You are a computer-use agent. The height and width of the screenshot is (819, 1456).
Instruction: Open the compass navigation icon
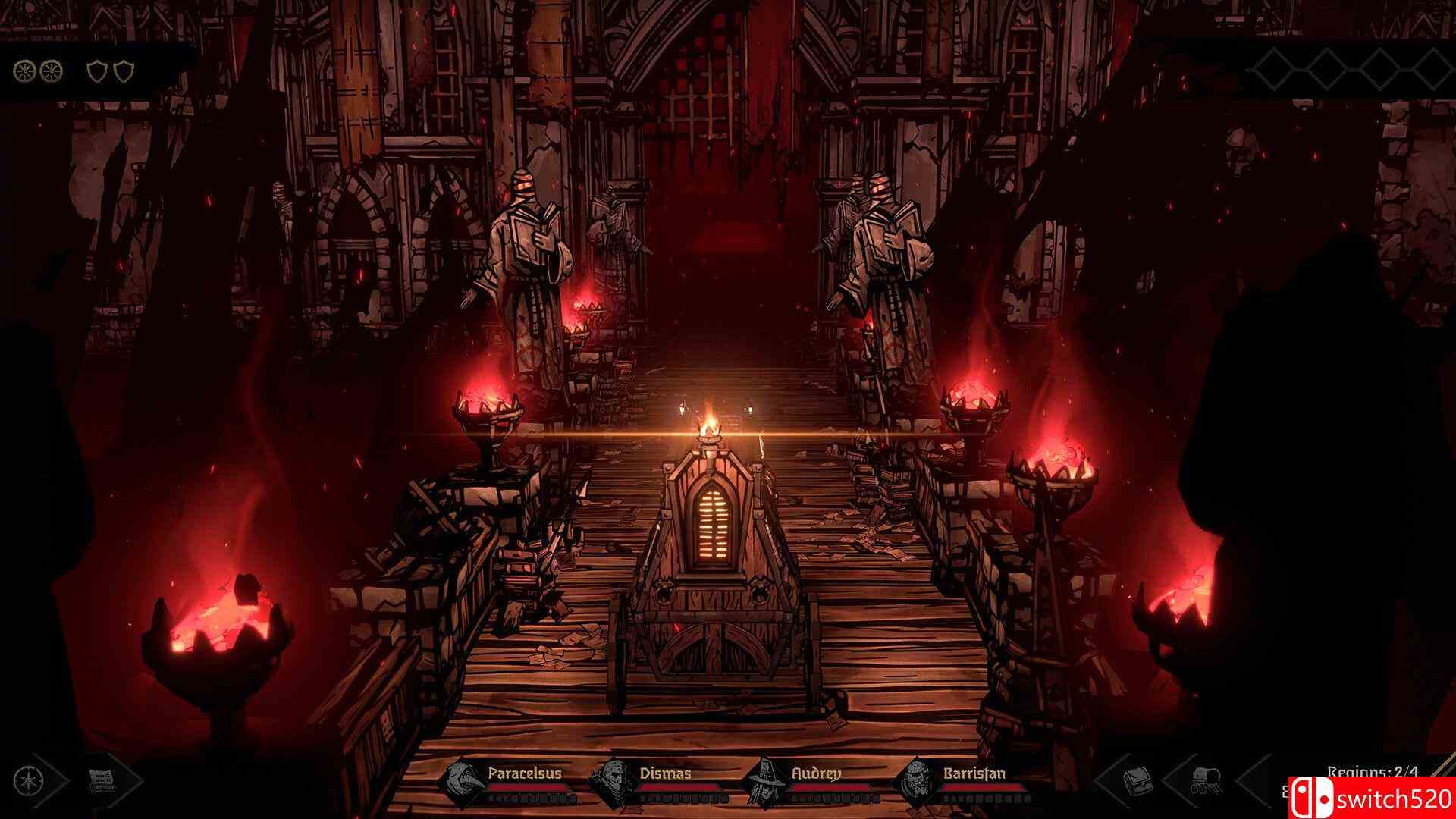[x=29, y=780]
